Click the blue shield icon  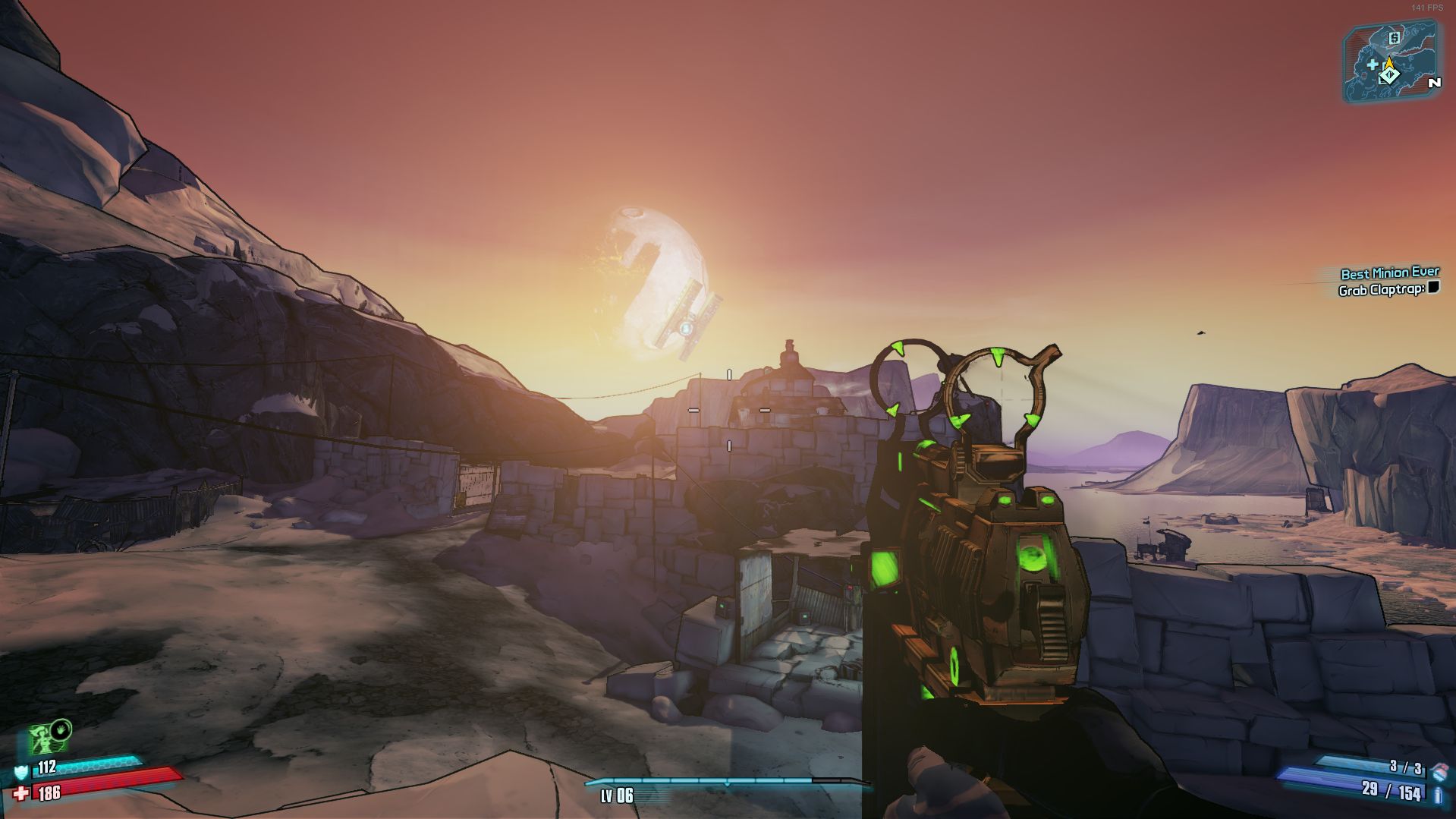pyautogui.click(x=21, y=773)
